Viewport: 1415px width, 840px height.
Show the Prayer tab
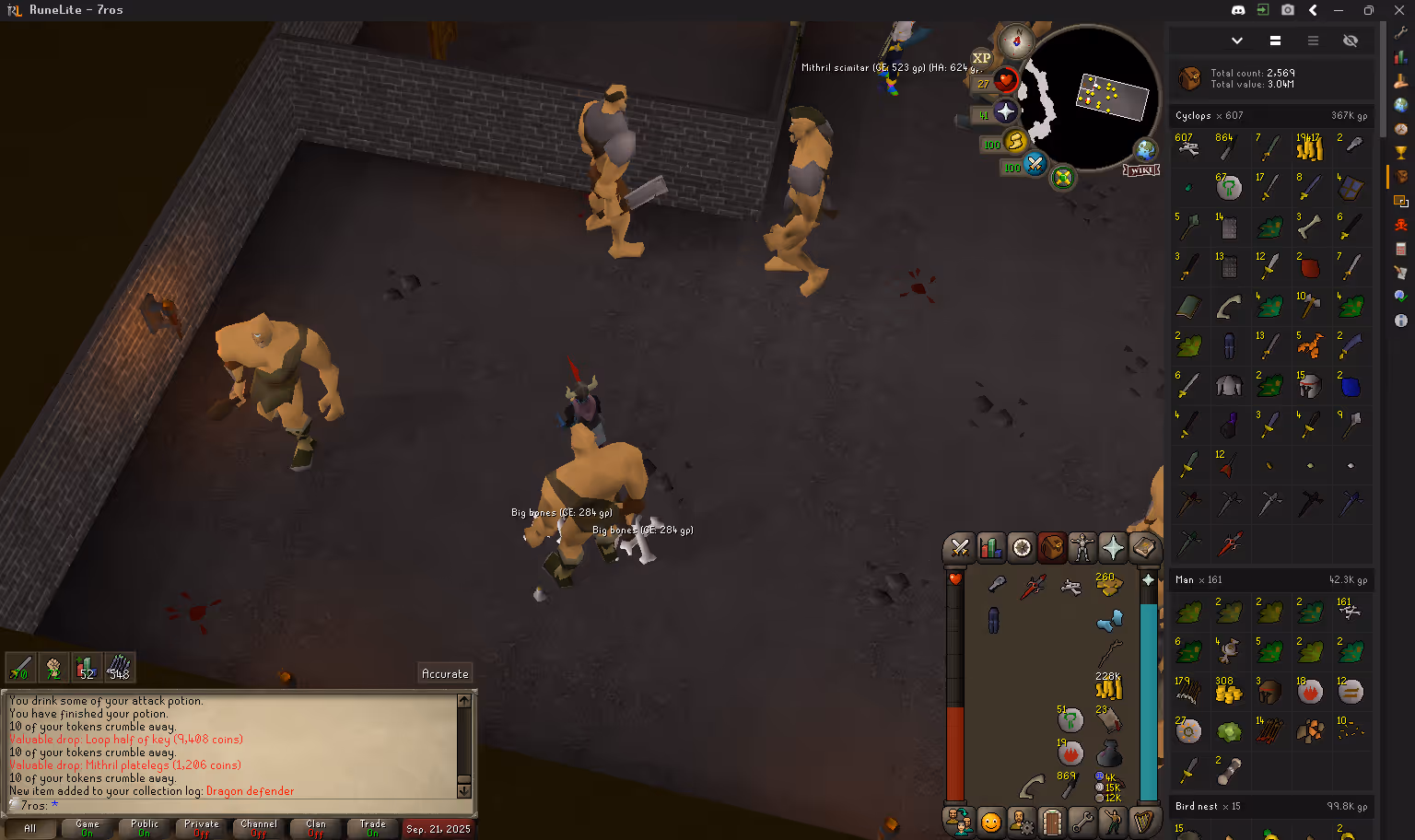[1113, 548]
